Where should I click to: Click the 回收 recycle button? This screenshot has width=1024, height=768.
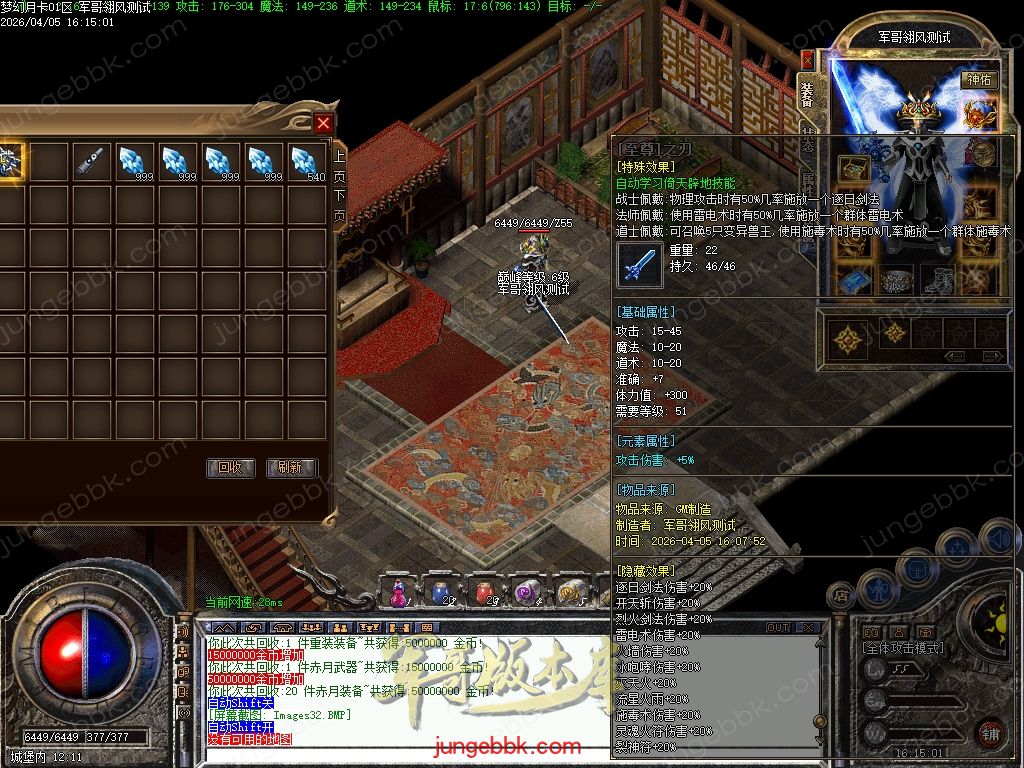[x=230, y=468]
